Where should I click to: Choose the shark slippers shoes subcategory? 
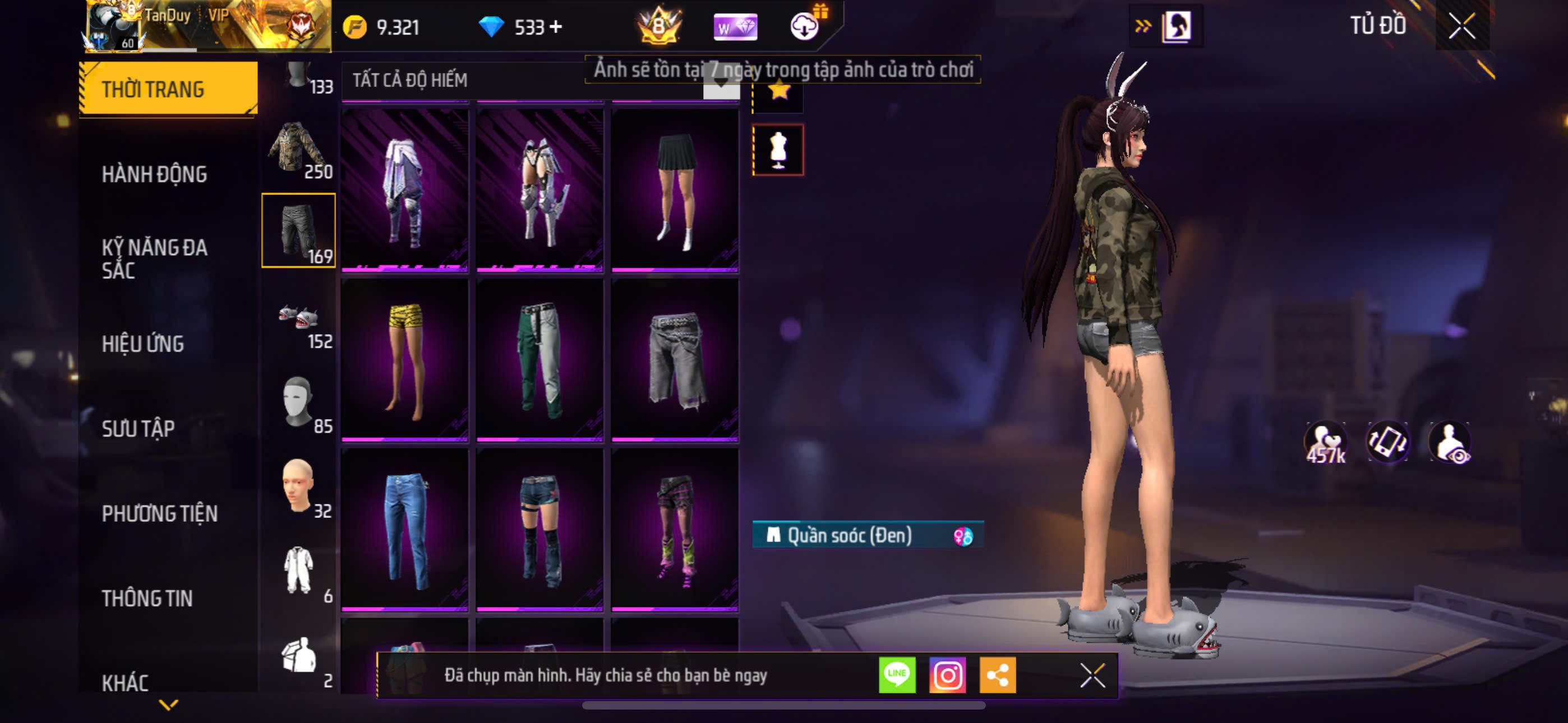(x=298, y=317)
